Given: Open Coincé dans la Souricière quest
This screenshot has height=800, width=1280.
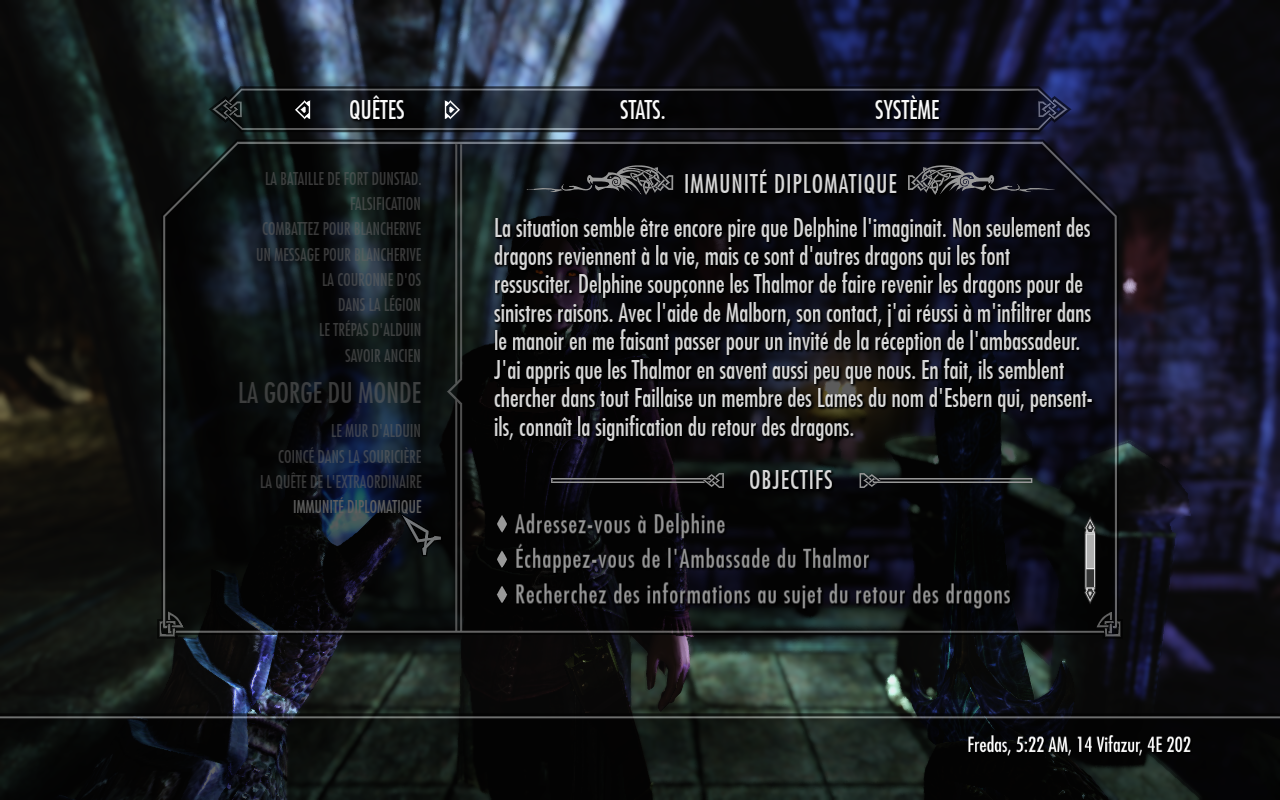Looking at the screenshot, I should 350,456.
